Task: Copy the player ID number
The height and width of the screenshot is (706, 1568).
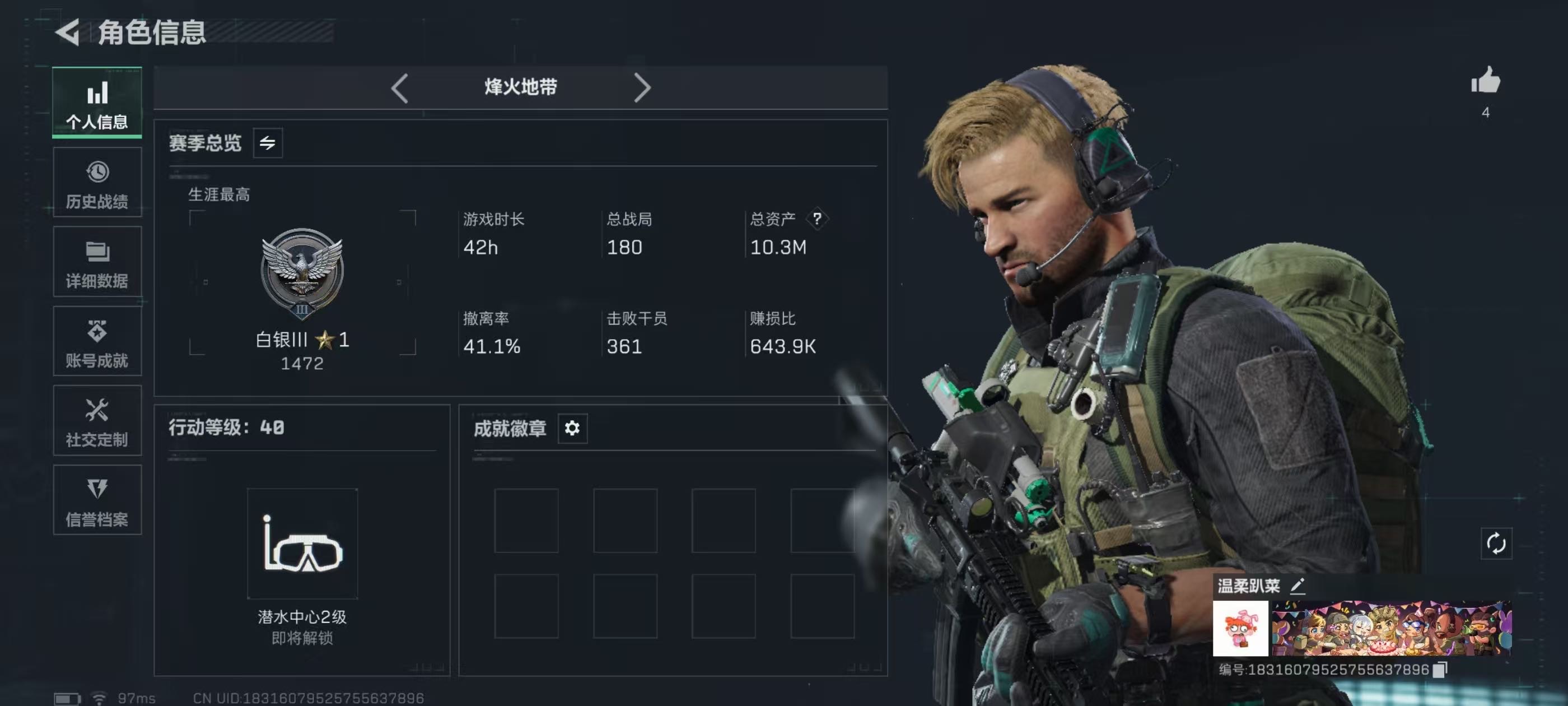Action: coord(1440,670)
